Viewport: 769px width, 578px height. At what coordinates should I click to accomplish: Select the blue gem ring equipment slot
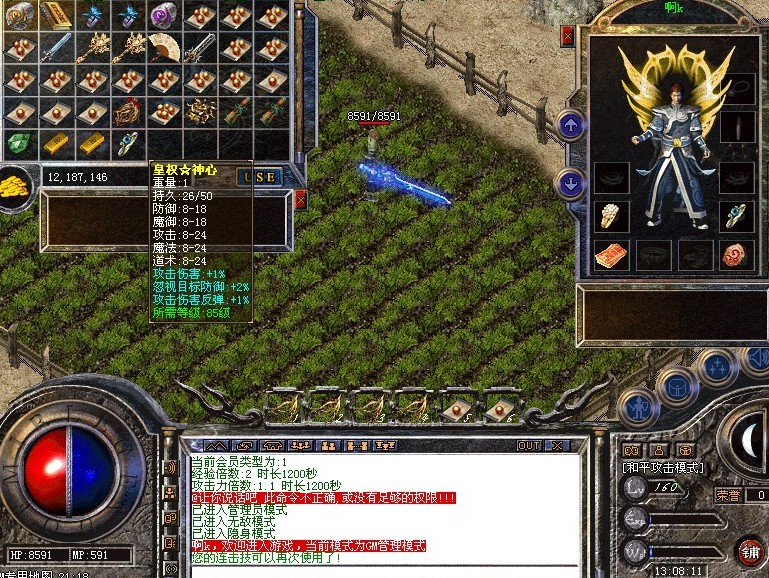737,214
